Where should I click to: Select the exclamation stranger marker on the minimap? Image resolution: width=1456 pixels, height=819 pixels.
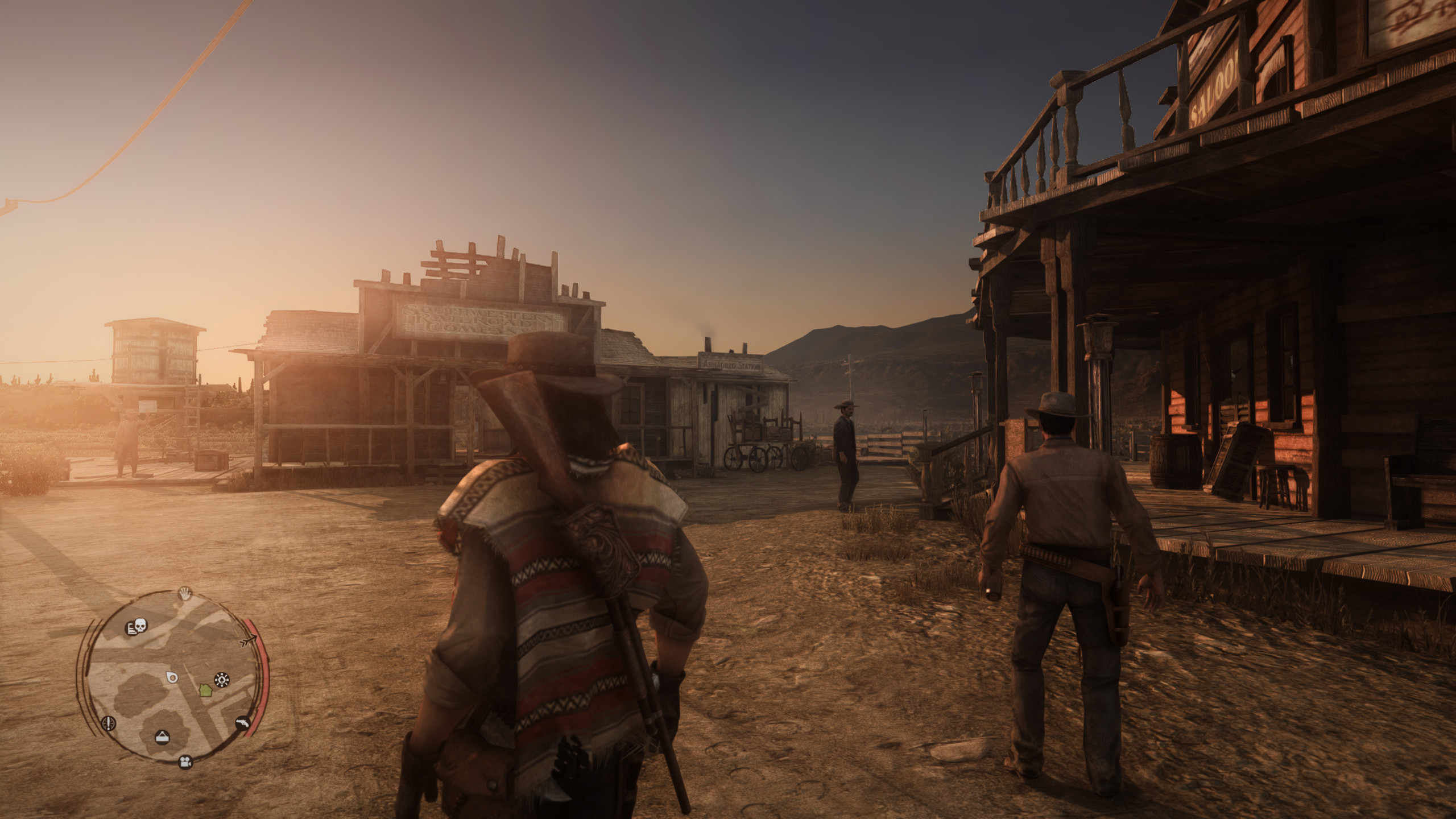(x=108, y=723)
